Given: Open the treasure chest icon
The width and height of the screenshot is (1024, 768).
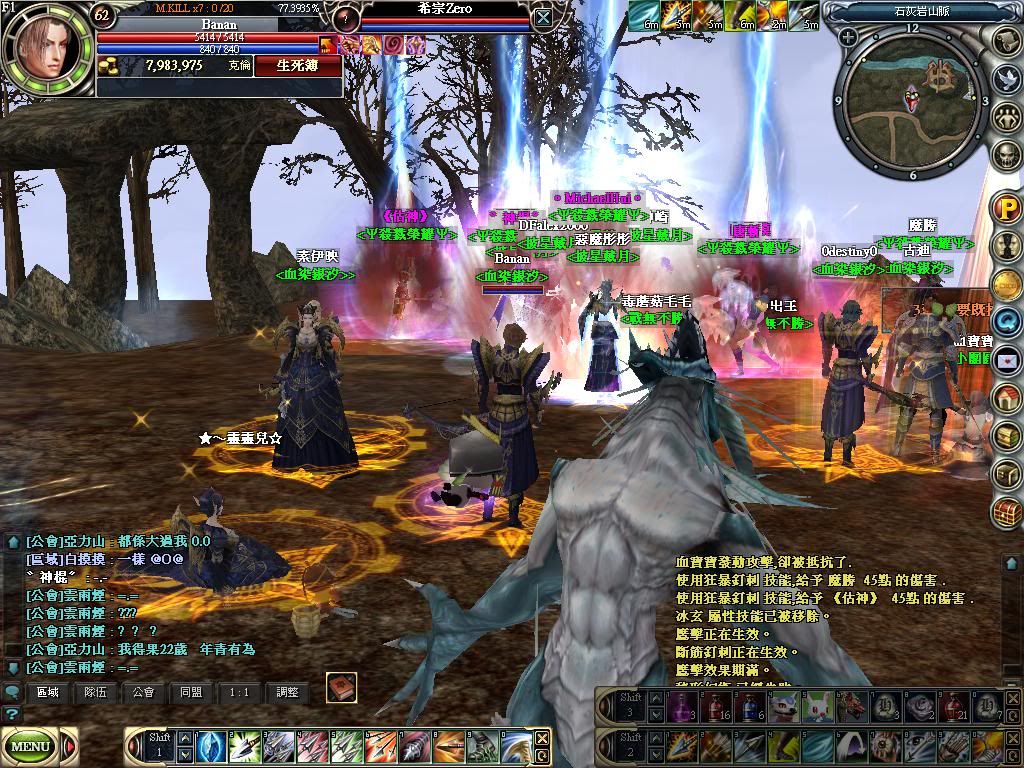Looking at the screenshot, I should [1006, 512].
